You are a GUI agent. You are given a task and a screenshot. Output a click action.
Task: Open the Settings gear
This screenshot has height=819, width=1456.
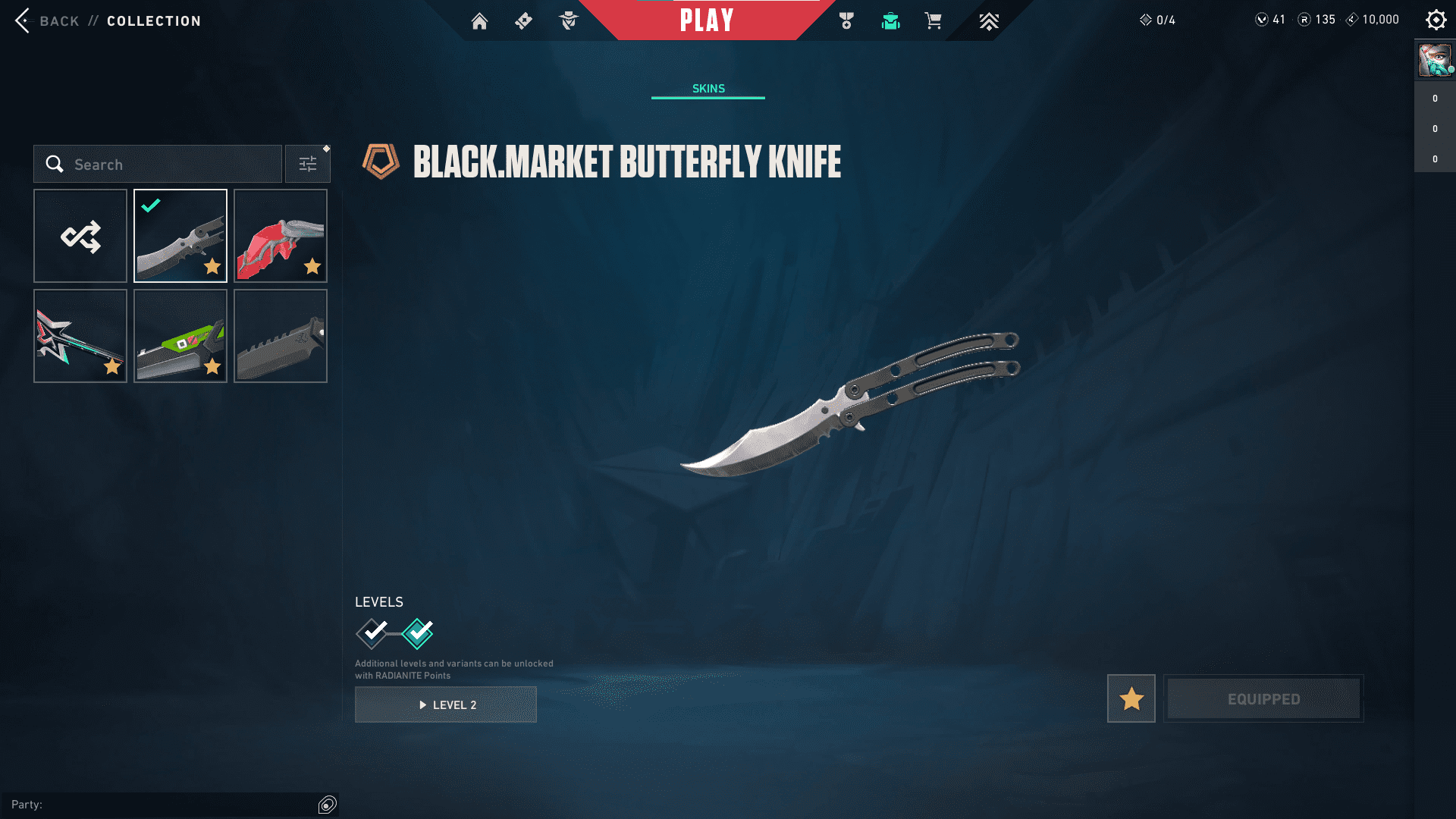(x=1436, y=20)
